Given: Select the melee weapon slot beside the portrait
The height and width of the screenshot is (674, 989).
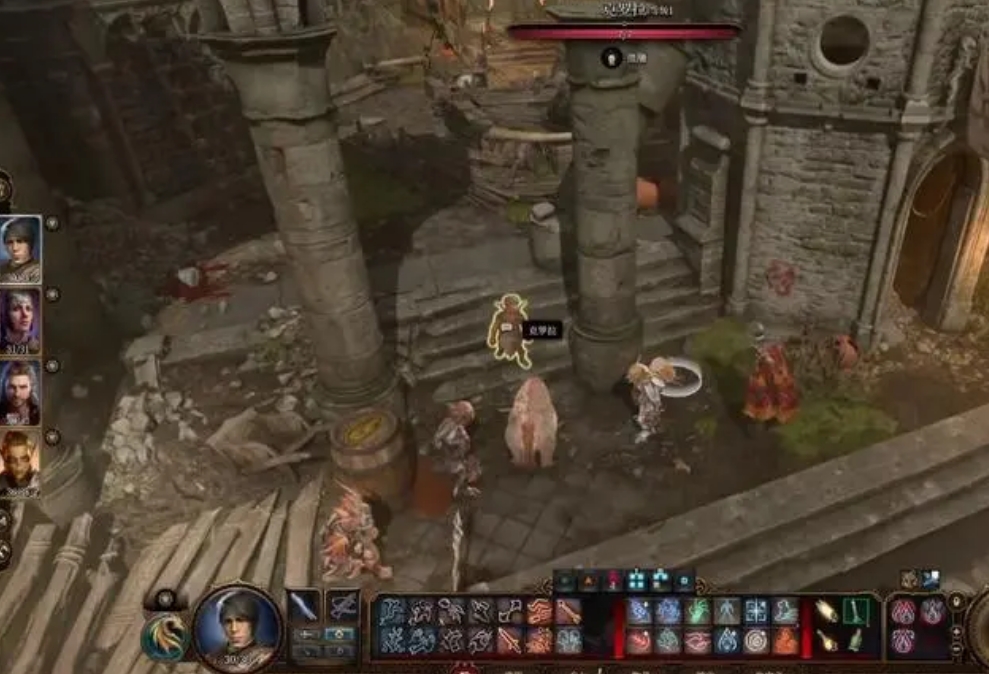Looking at the screenshot, I should click(303, 606).
